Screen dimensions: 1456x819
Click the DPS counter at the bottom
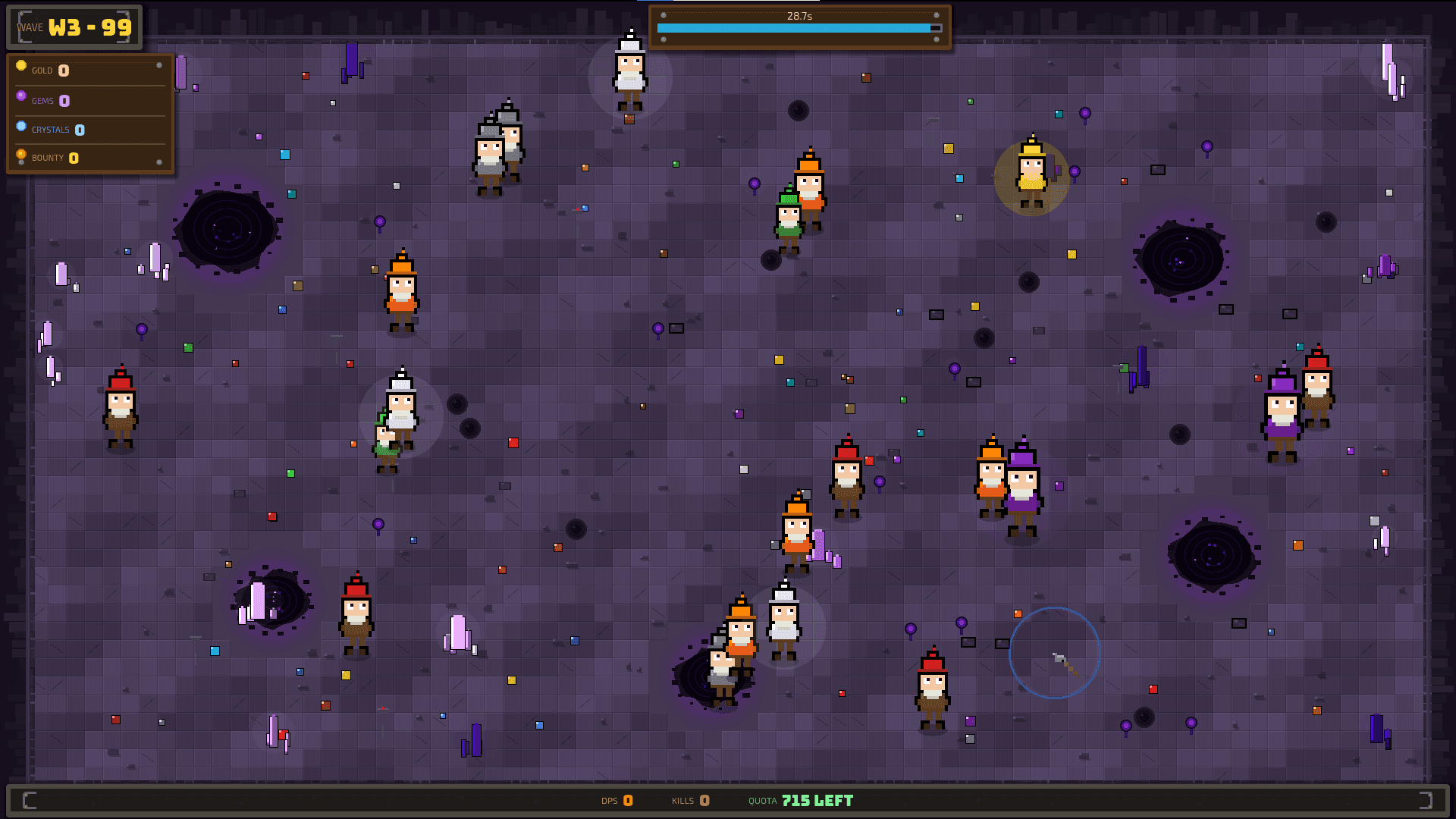coord(616,800)
